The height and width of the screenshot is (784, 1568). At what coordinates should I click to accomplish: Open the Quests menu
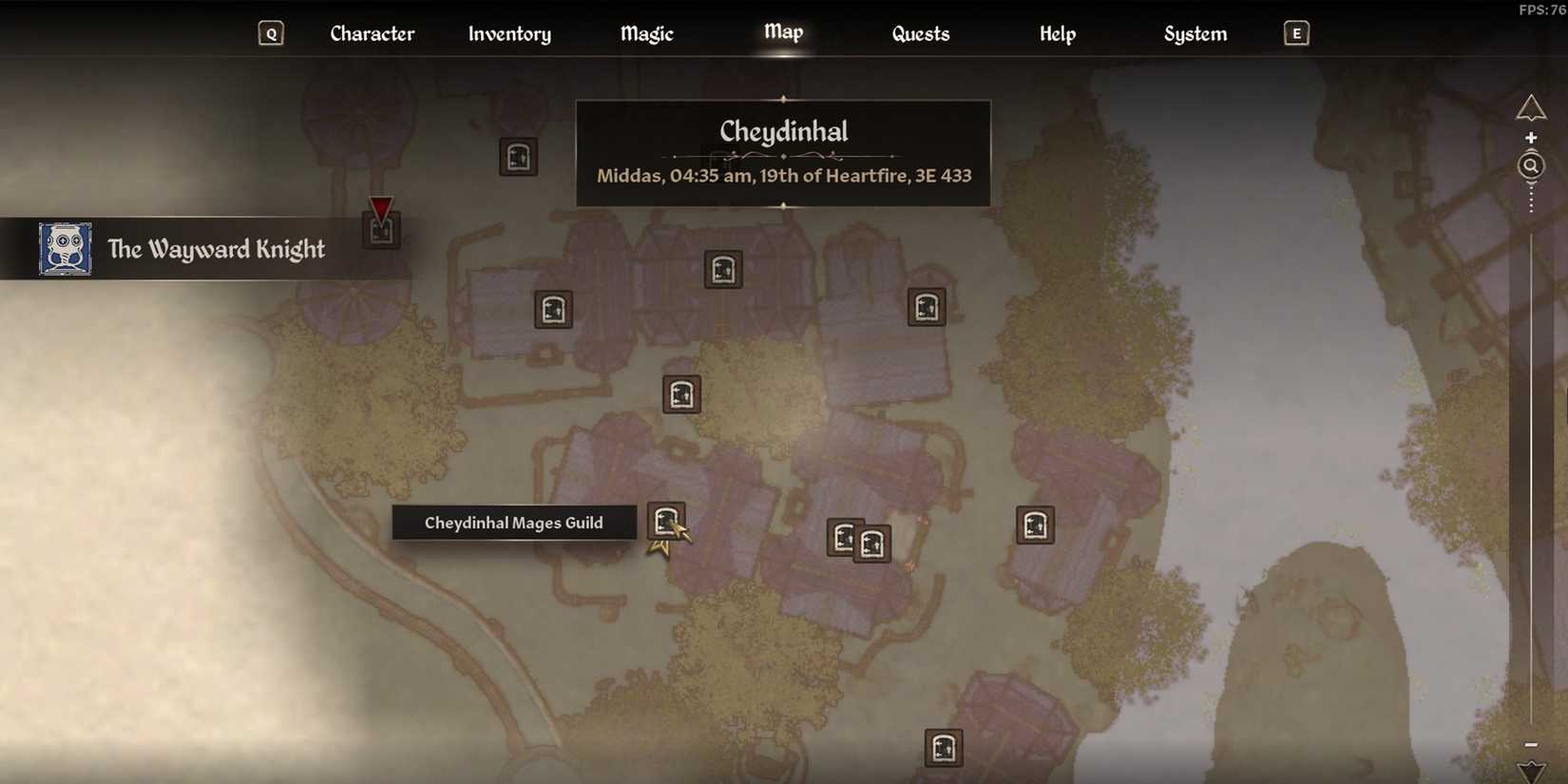click(920, 33)
